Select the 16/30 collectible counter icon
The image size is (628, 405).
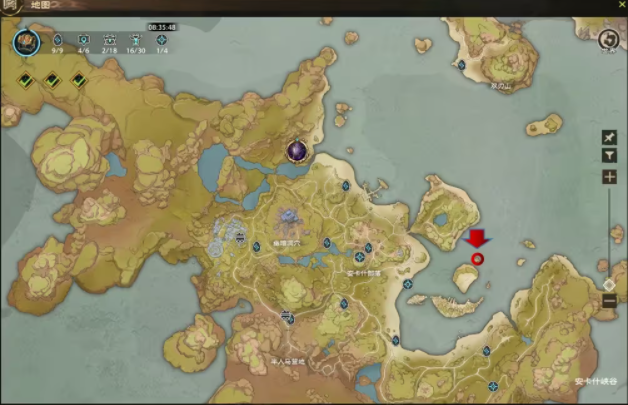pyautogui.click(x=136, y=40)
